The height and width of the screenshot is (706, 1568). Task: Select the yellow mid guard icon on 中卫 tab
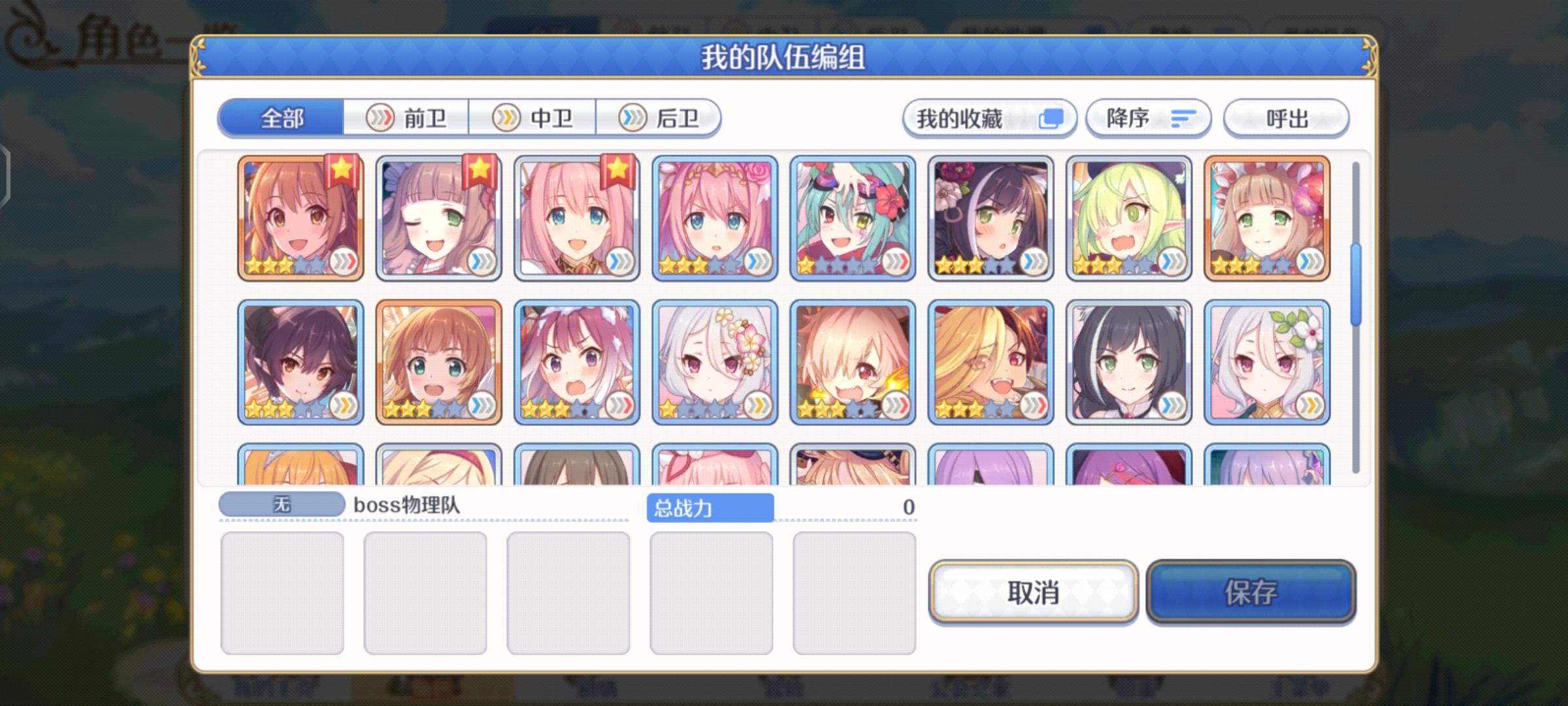(x=505, y=118)
